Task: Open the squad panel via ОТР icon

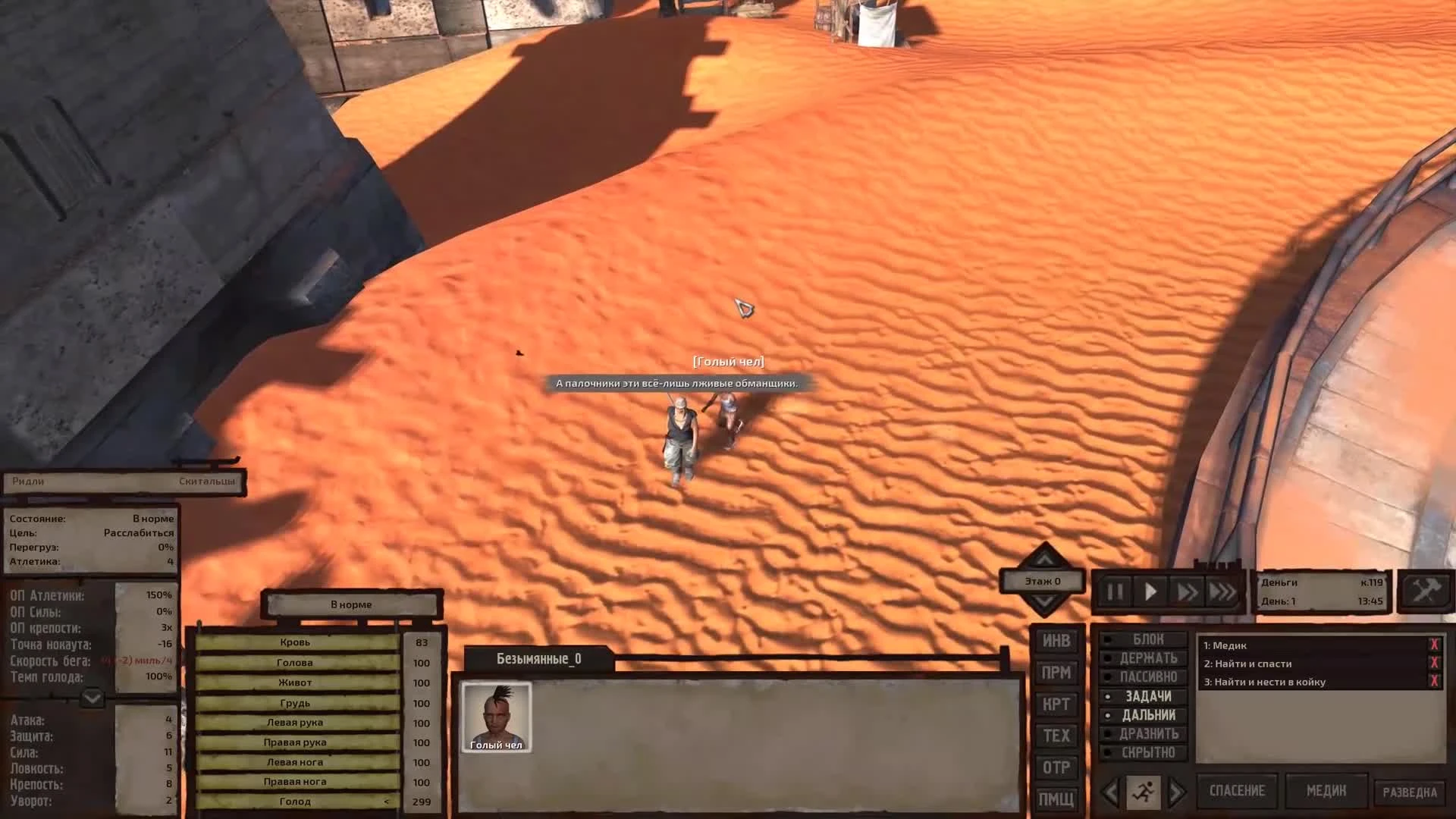Action: [x=1056, y=768]
